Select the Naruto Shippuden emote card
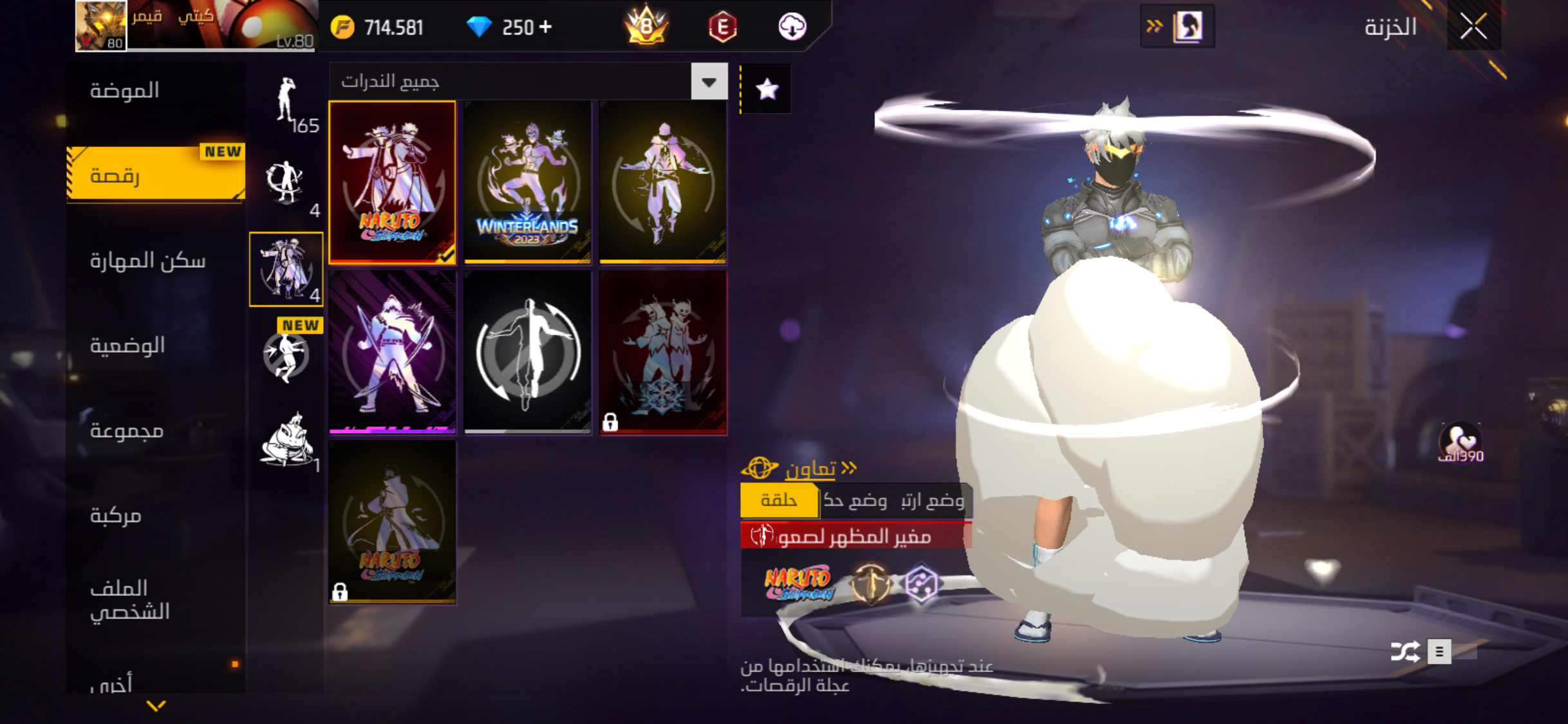This screenshot has width=1568, height=724. 392,182
